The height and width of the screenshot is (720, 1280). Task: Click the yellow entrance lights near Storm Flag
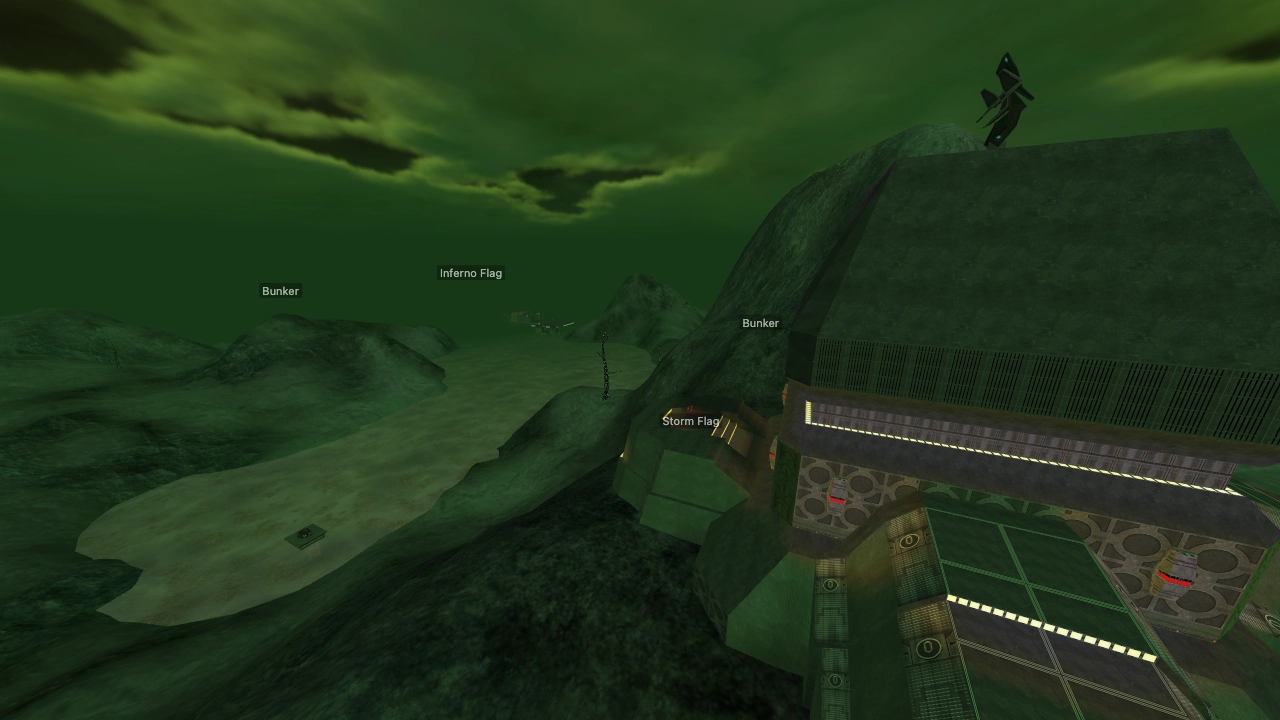pyautogui.click(x=727, y=429)
